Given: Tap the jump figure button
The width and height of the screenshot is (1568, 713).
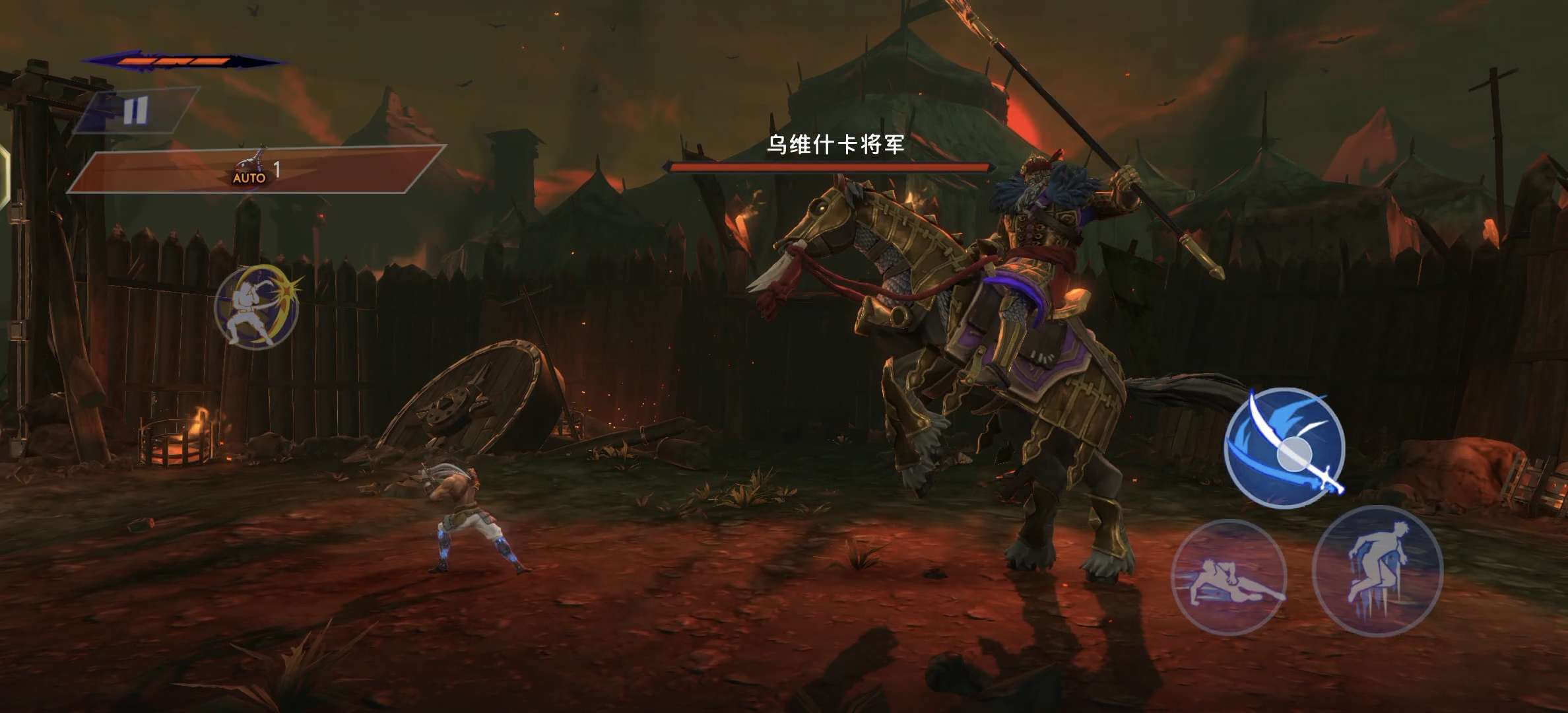Looking at the screenshot, I should point(1377,572).
